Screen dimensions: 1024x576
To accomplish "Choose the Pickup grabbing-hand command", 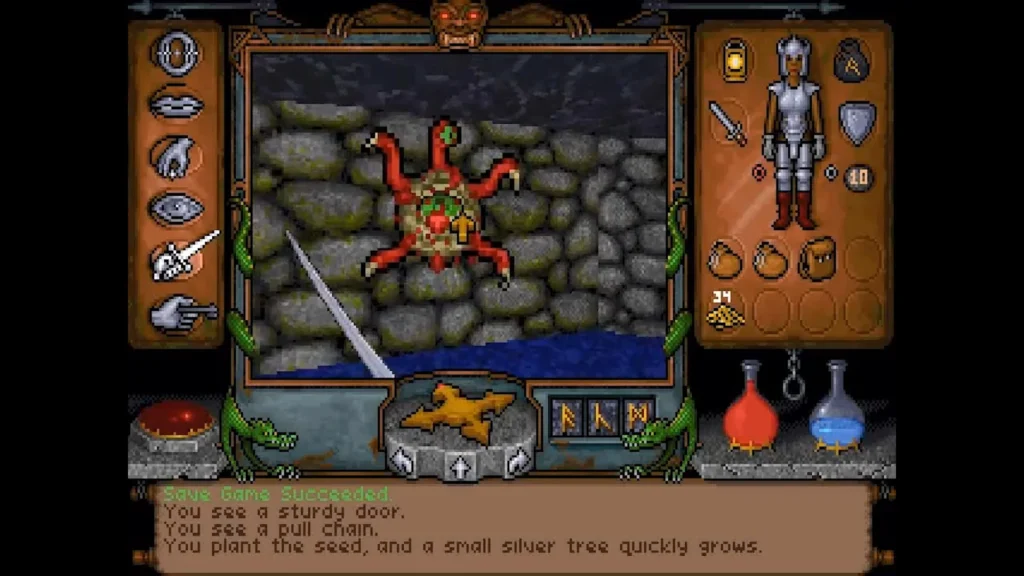I will click(x=176, y=156).
